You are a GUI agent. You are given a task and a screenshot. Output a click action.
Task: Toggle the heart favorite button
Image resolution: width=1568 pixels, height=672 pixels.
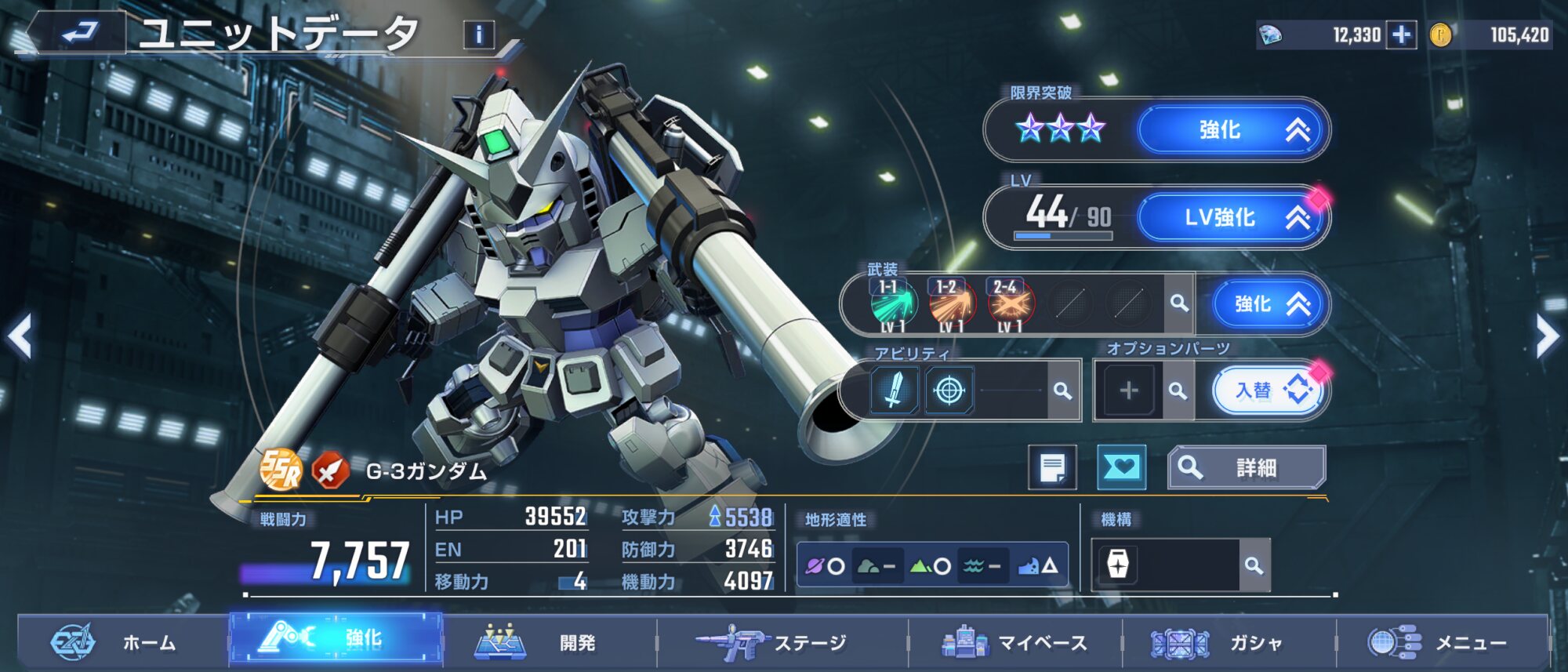(x=1121, y=467)
